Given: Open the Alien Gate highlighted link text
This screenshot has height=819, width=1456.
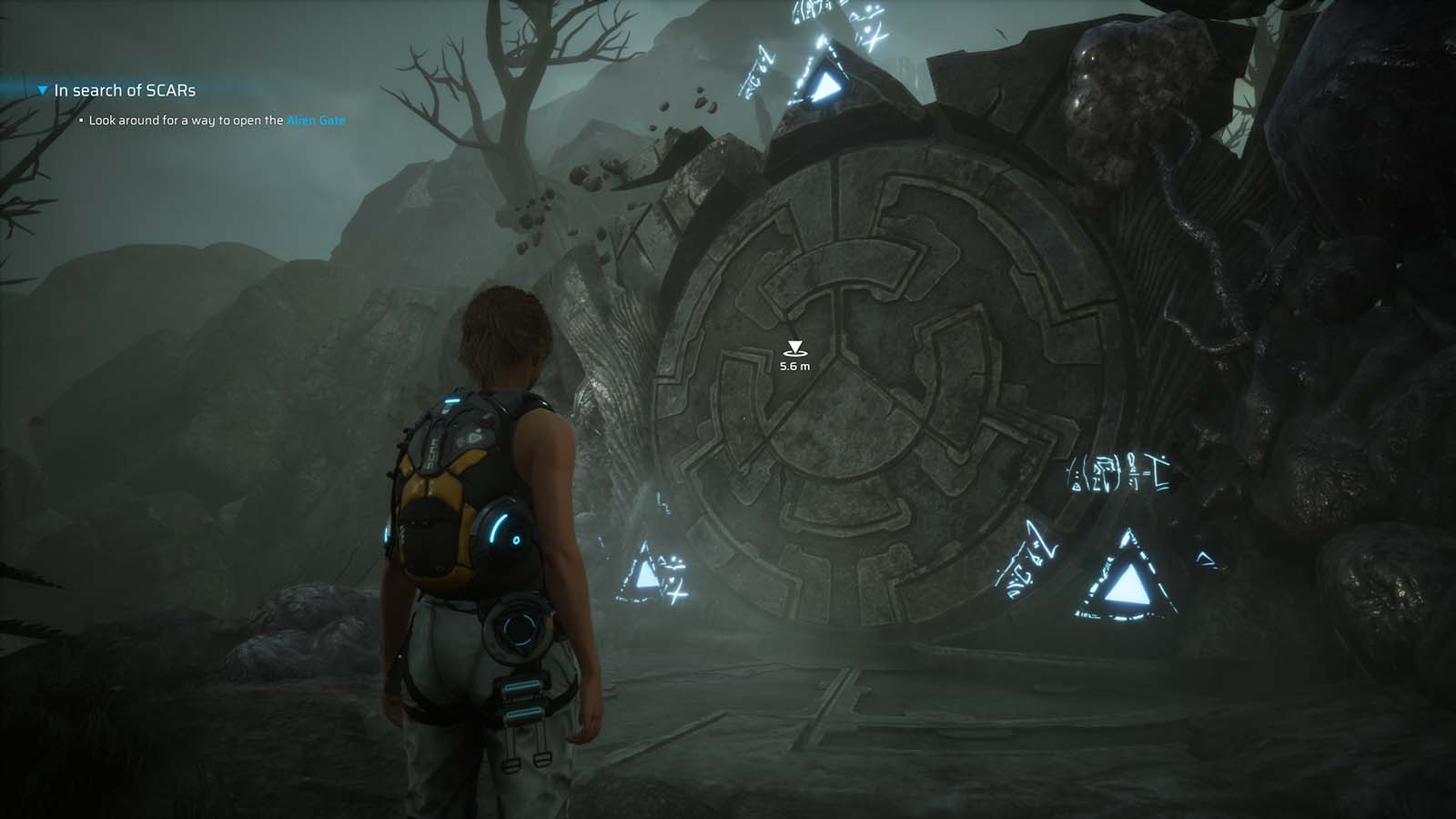Looking at the screenshot, I should click(316, 118).
